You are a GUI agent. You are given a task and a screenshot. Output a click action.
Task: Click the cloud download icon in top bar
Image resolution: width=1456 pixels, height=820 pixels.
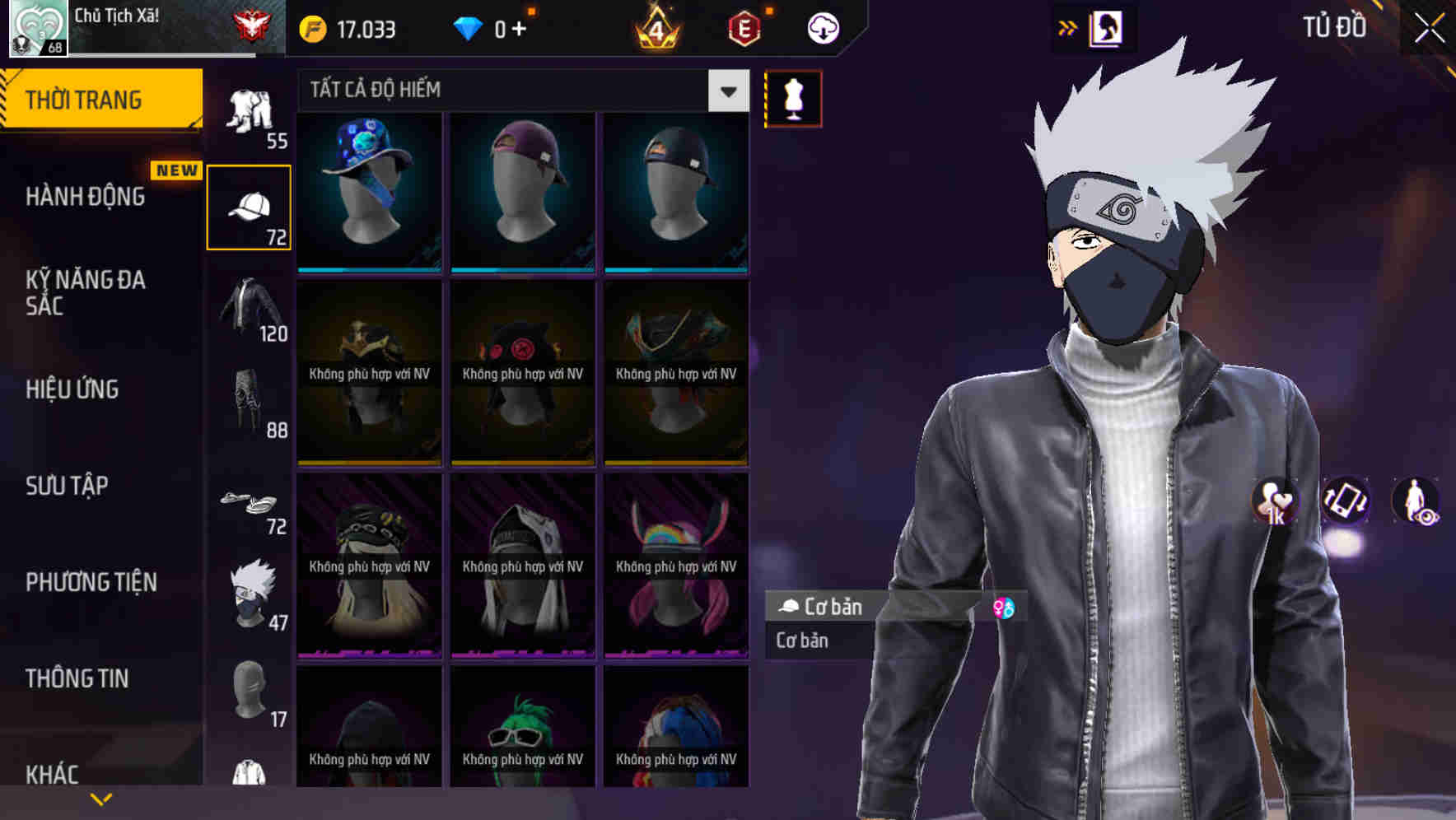(x=823, y=27)
